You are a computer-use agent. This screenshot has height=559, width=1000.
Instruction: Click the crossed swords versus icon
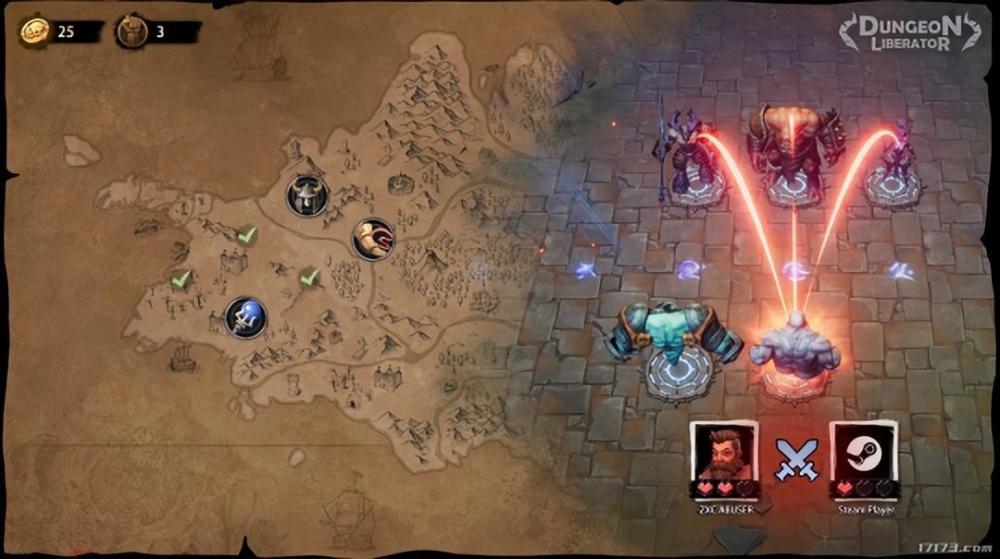[795, 459]
